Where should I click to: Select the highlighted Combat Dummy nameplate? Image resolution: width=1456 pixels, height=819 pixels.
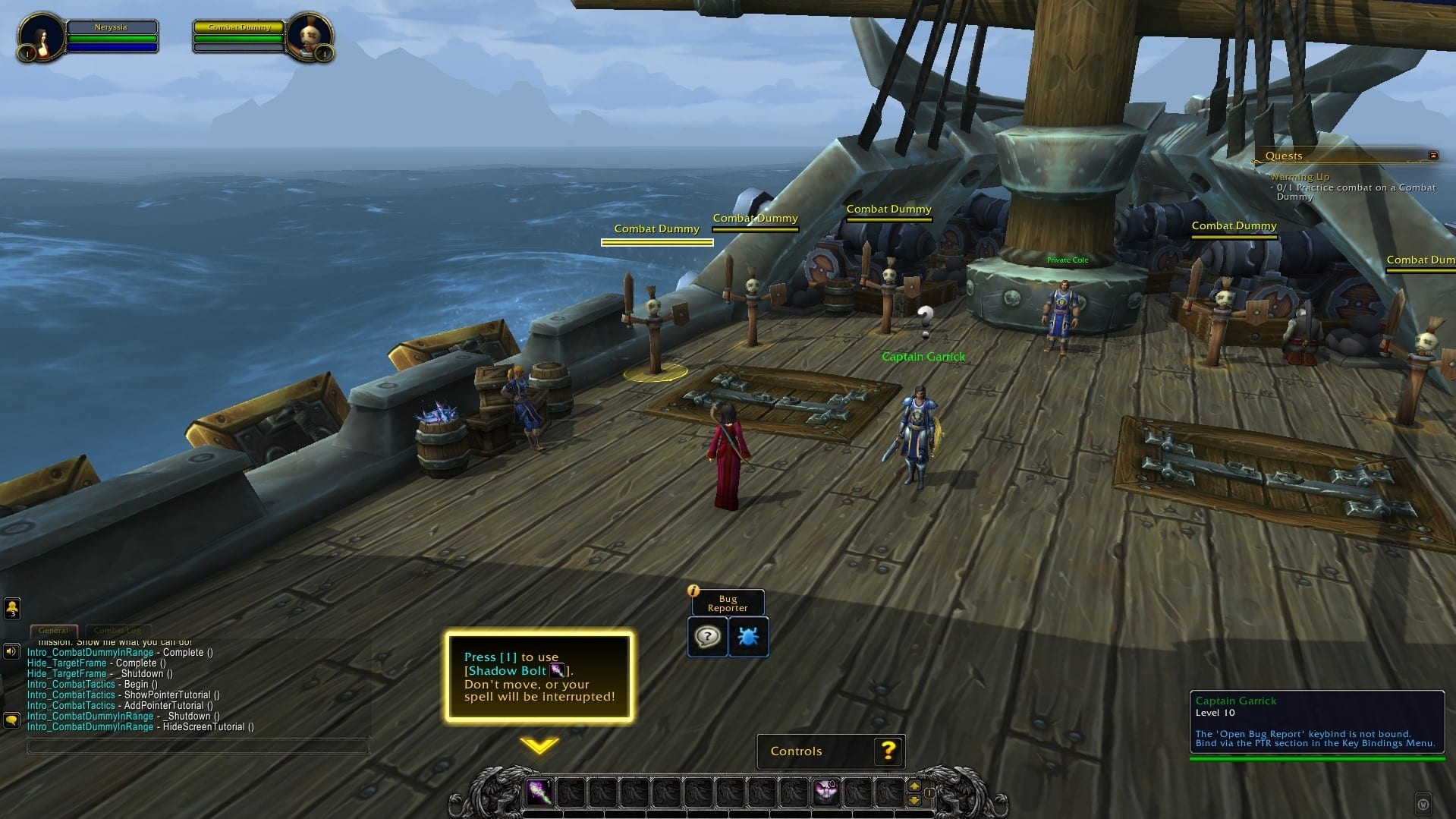[657, 229]
